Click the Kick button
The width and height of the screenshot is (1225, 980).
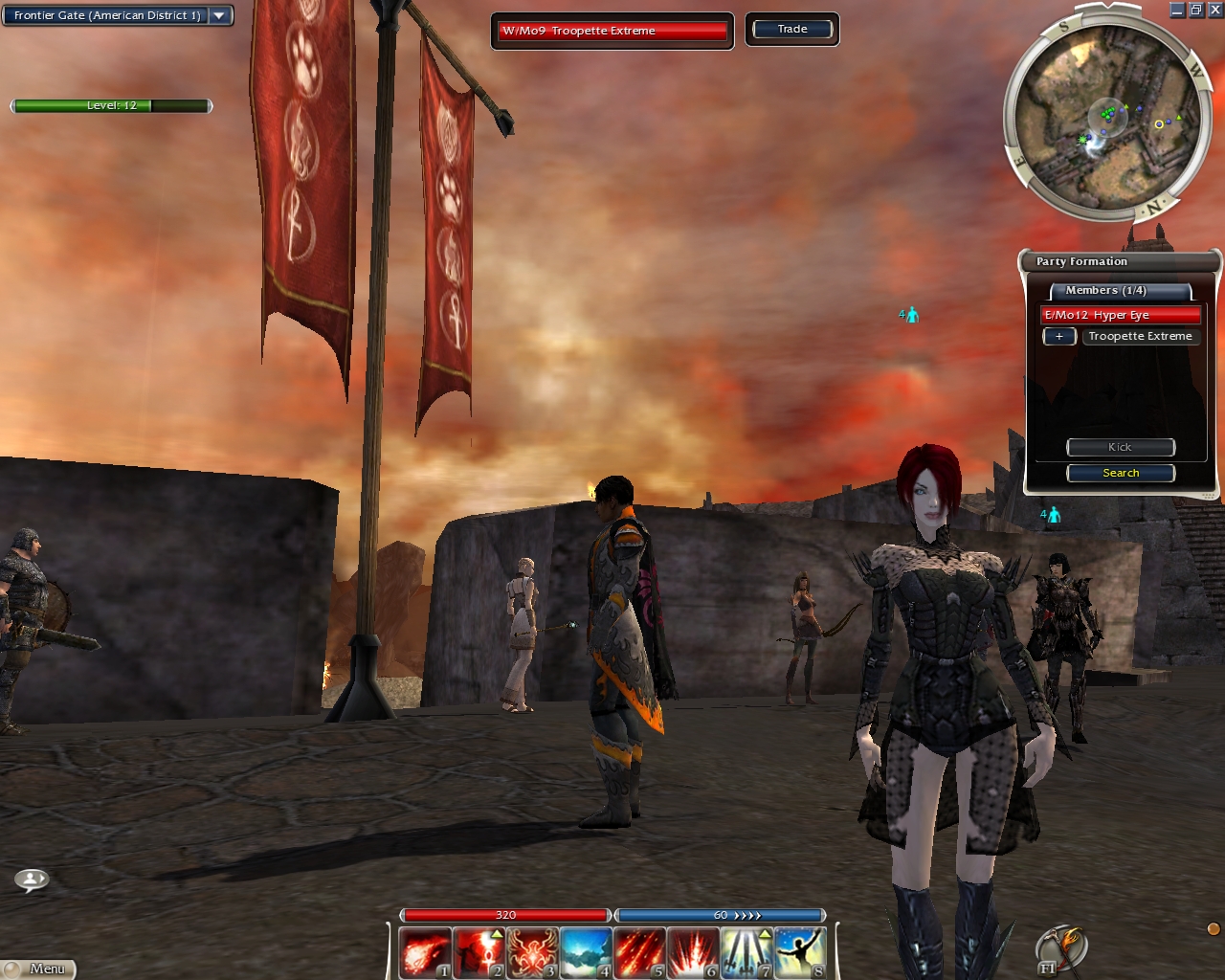(x=1120, y=447)
